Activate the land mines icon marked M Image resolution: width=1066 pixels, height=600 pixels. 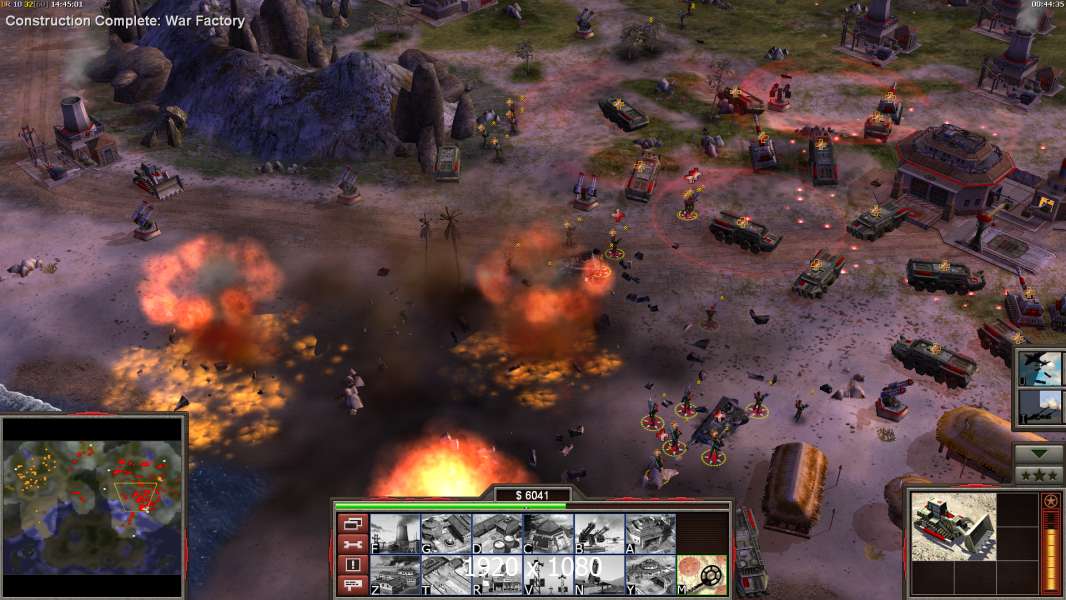[x=701, y=575]
